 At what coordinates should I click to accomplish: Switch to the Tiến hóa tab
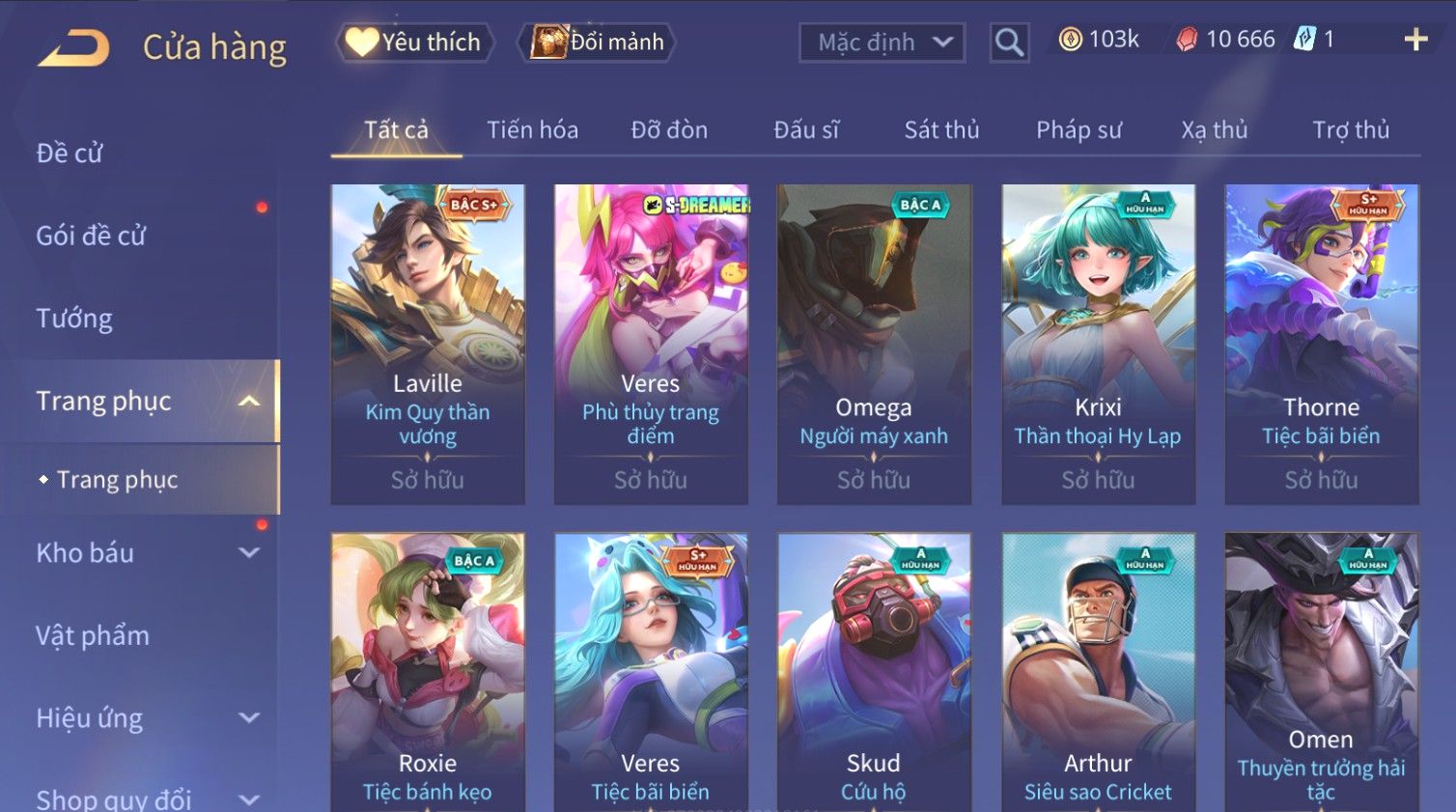click(x=532, y=130)
